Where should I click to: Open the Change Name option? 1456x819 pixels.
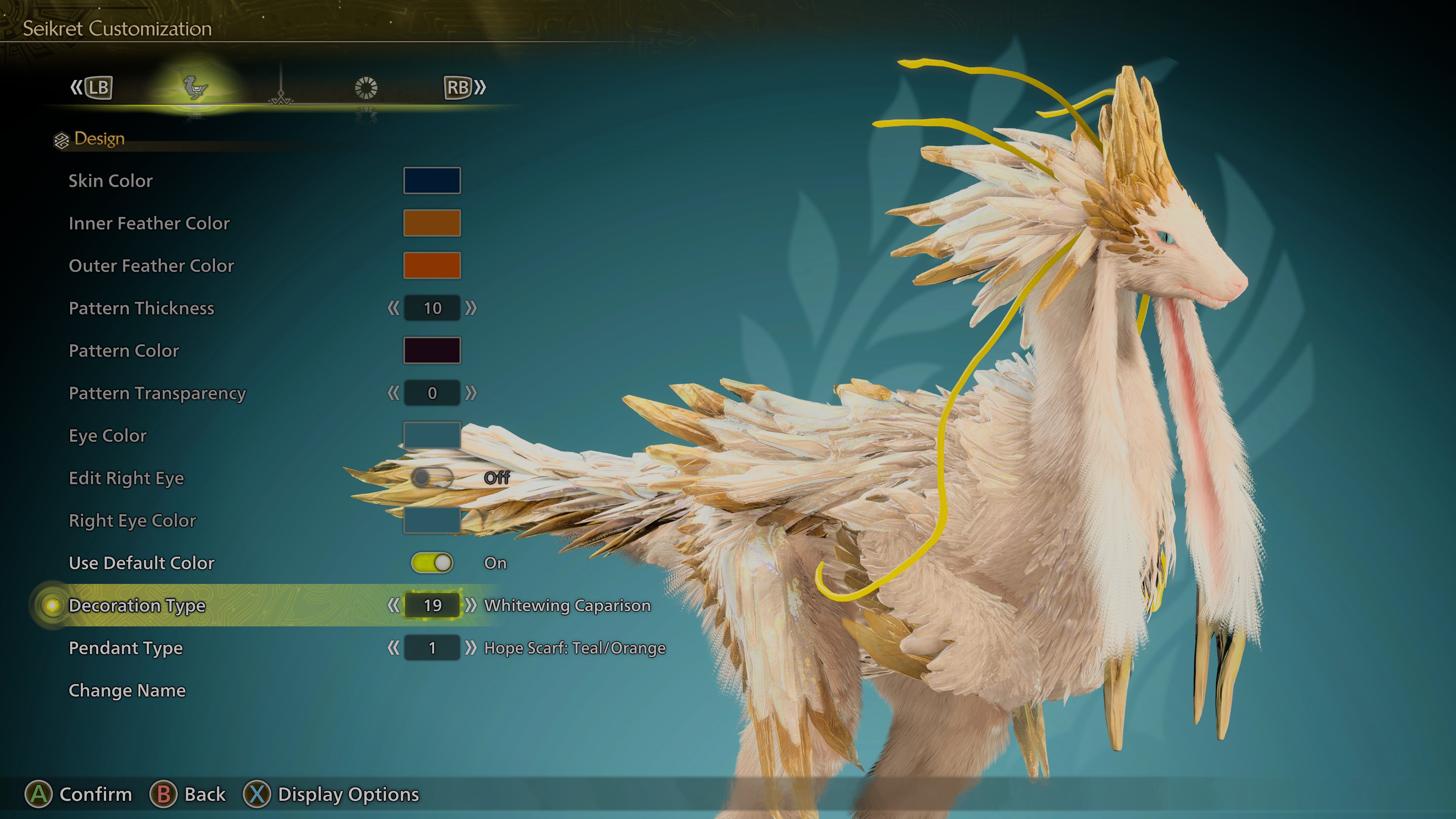(x=127, y=691)
